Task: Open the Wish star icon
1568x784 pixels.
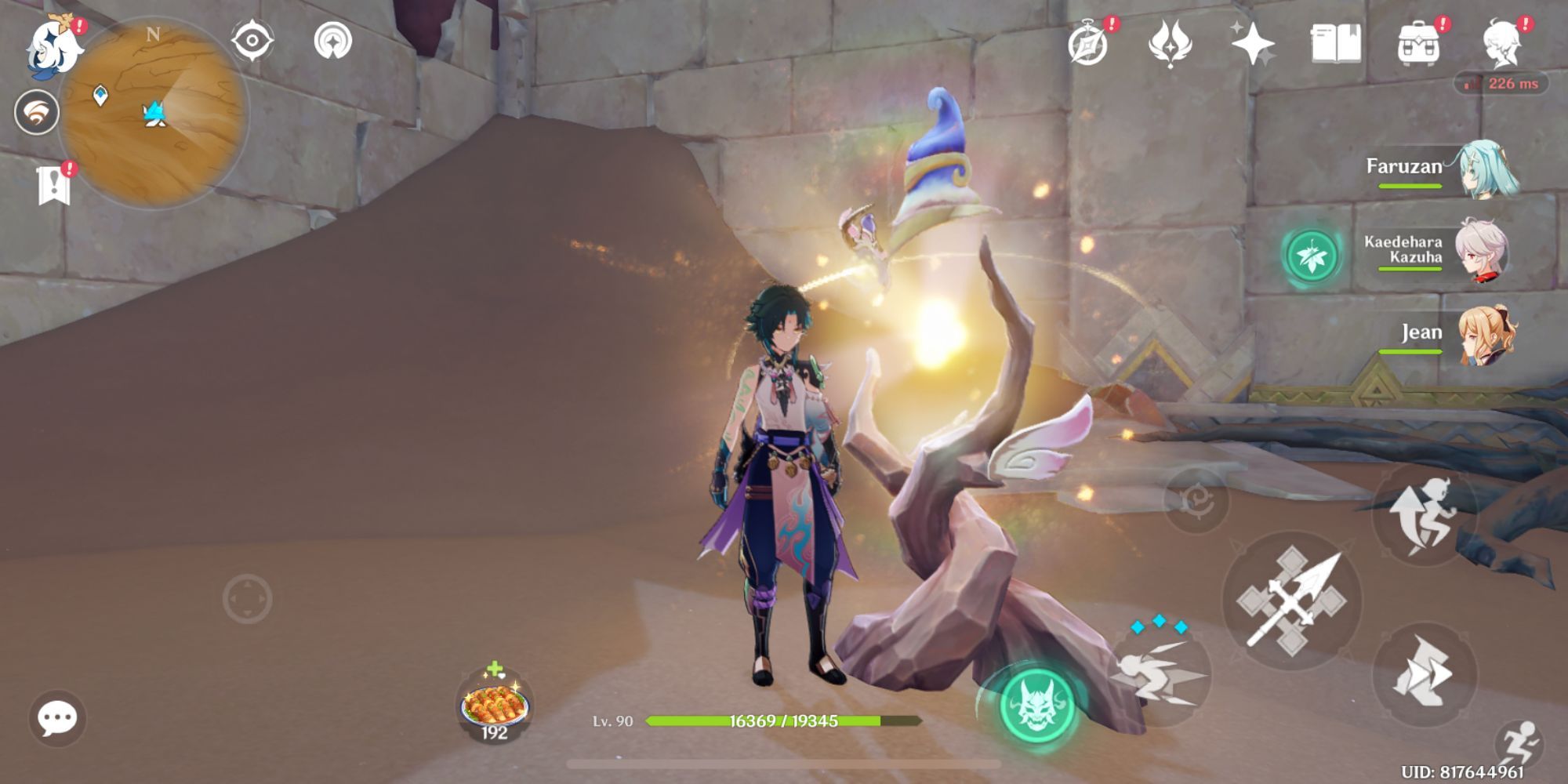Action: coord(1252,43)
